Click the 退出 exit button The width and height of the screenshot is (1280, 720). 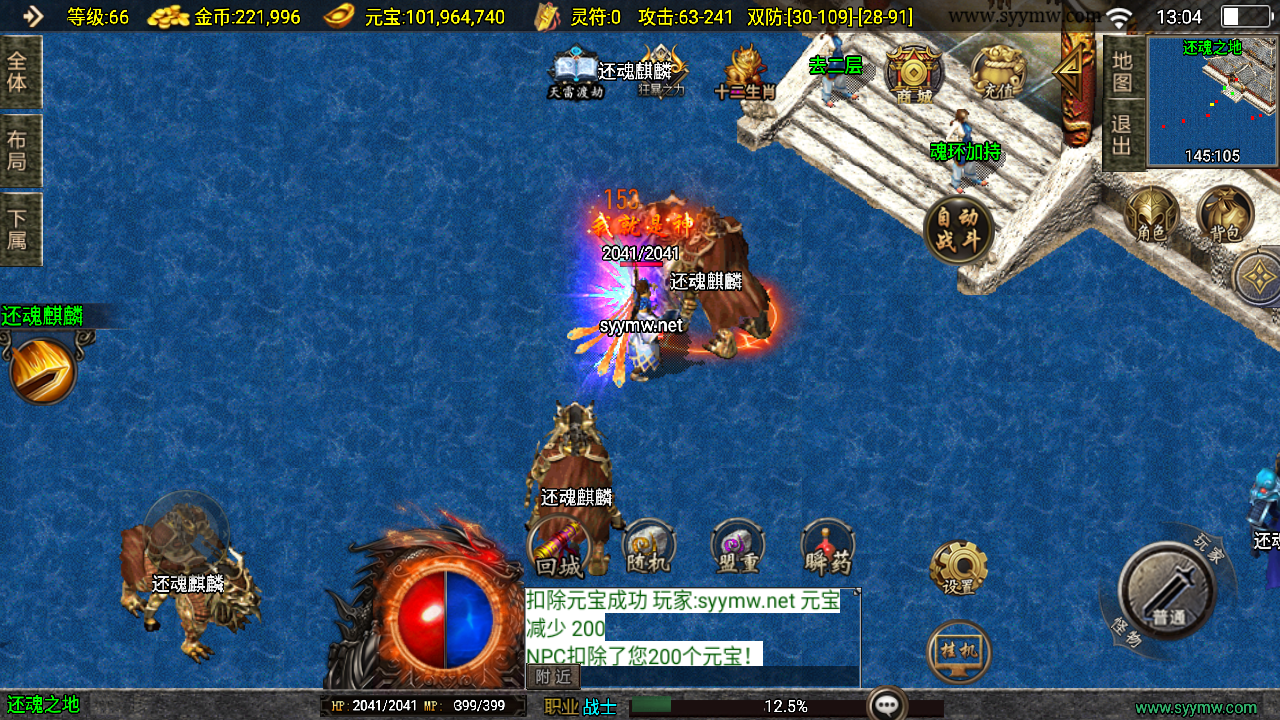pyautogui.click(x=1123, y=136)
